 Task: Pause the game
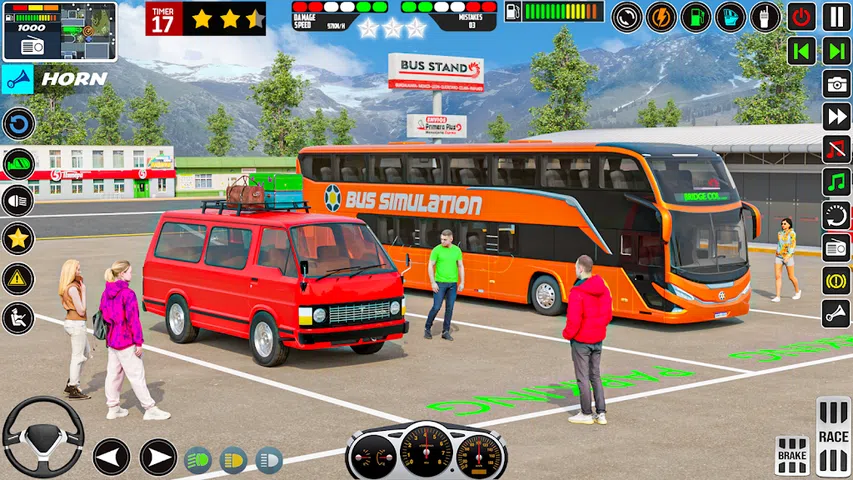(x=837, y=16)
